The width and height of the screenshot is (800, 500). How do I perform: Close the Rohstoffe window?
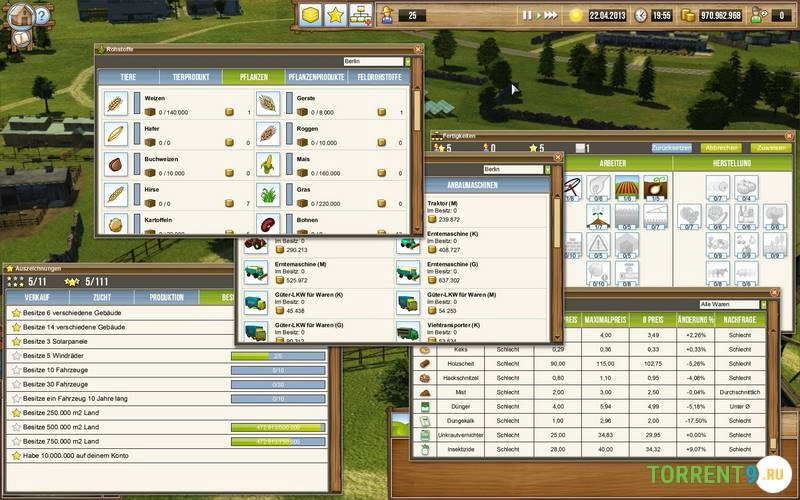[419, 47]
